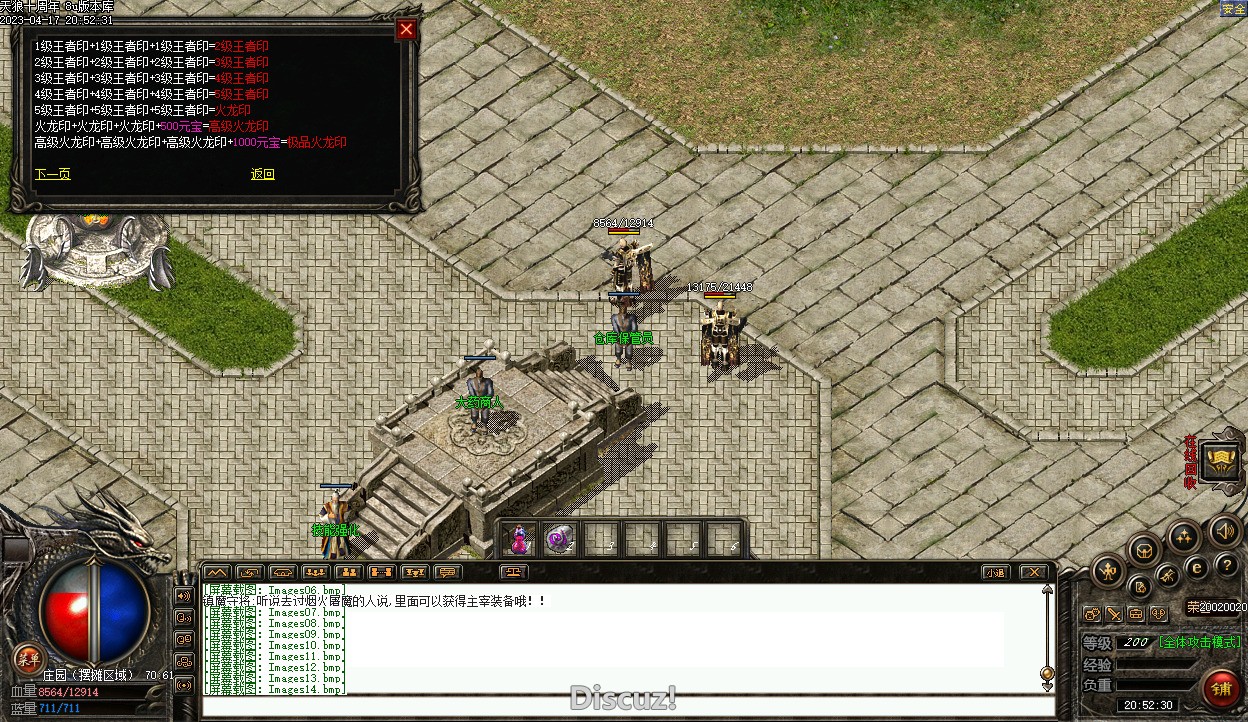
Task: Open the 菜单 menu orb button
Action: [28, 658]
